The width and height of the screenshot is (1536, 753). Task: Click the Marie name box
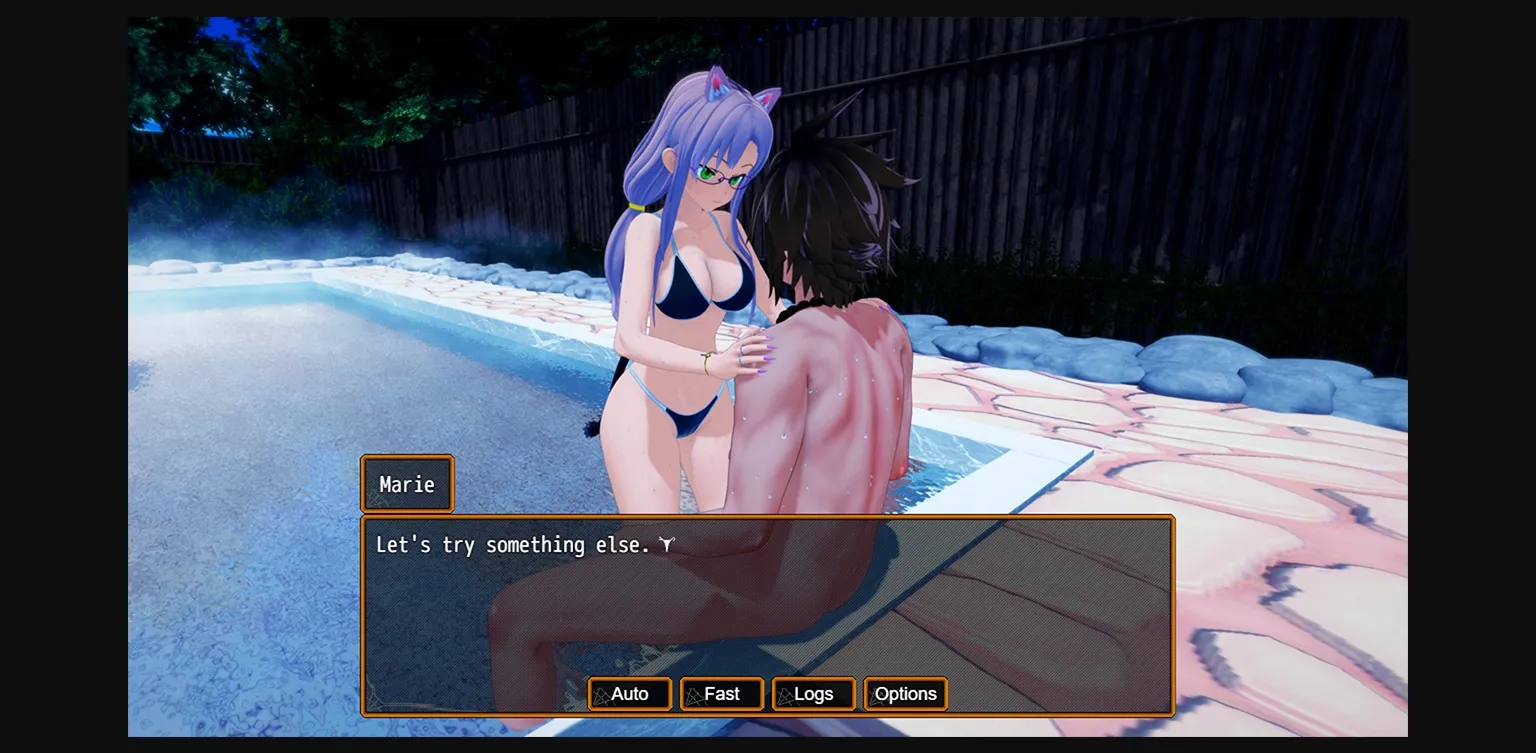coord(406,484)
